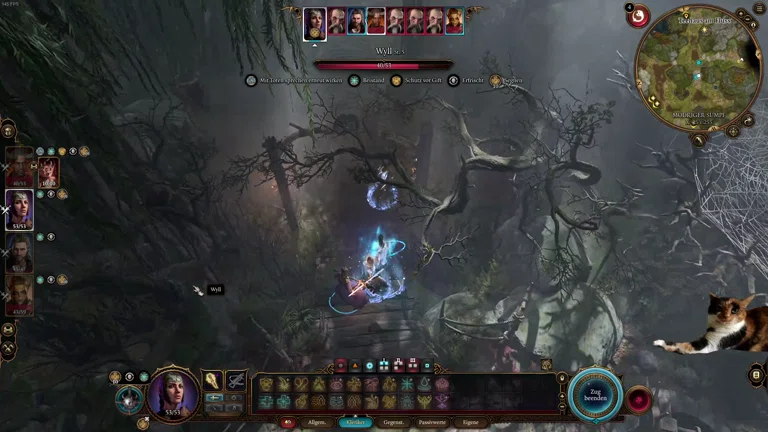The image size is (768, 432).
Task: Open the Gegenst. hotbar tab
Action: [x=394, y=423]
